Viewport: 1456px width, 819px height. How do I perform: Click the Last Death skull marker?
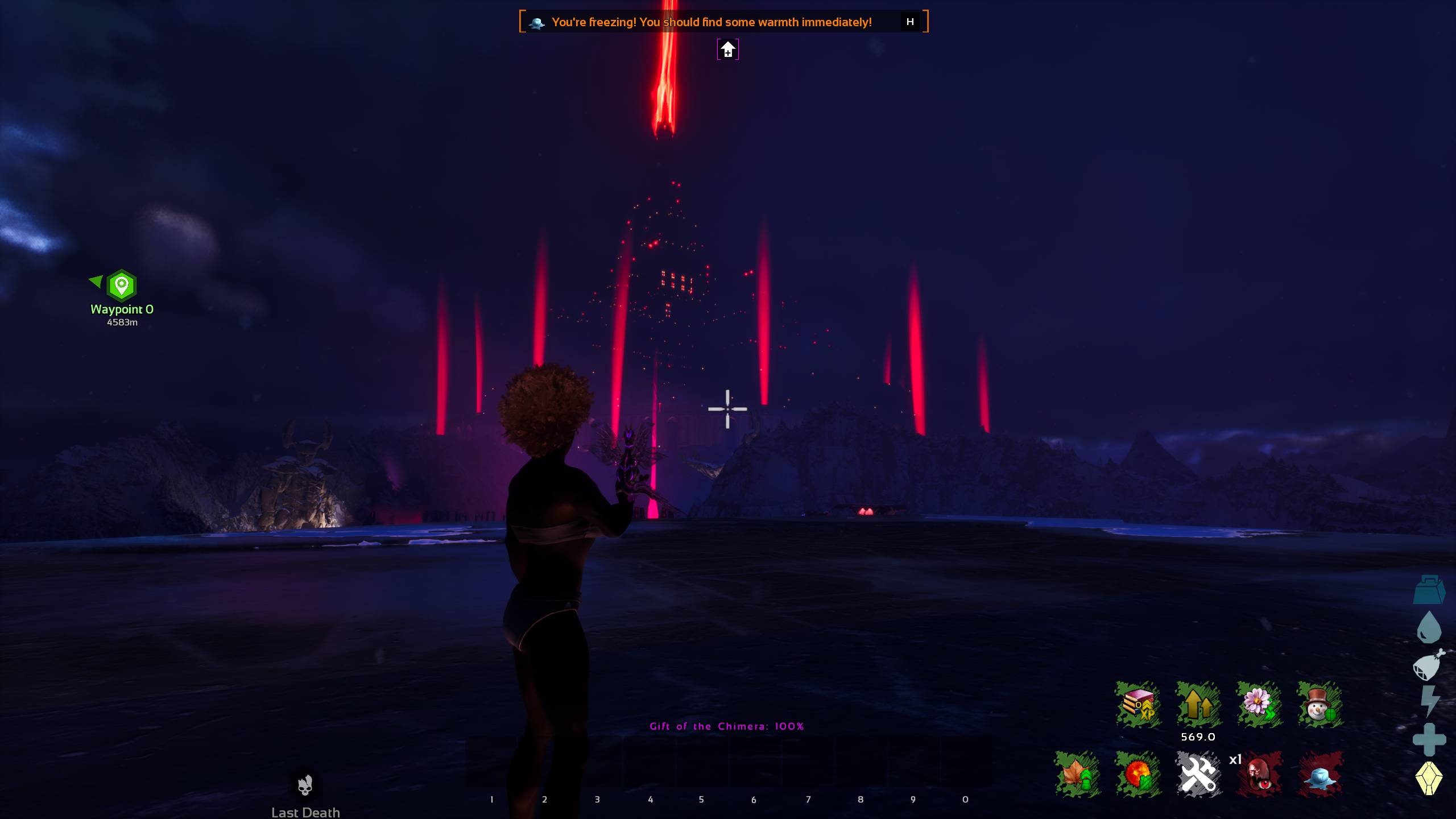pyautogui.click(x=305, y=785)
